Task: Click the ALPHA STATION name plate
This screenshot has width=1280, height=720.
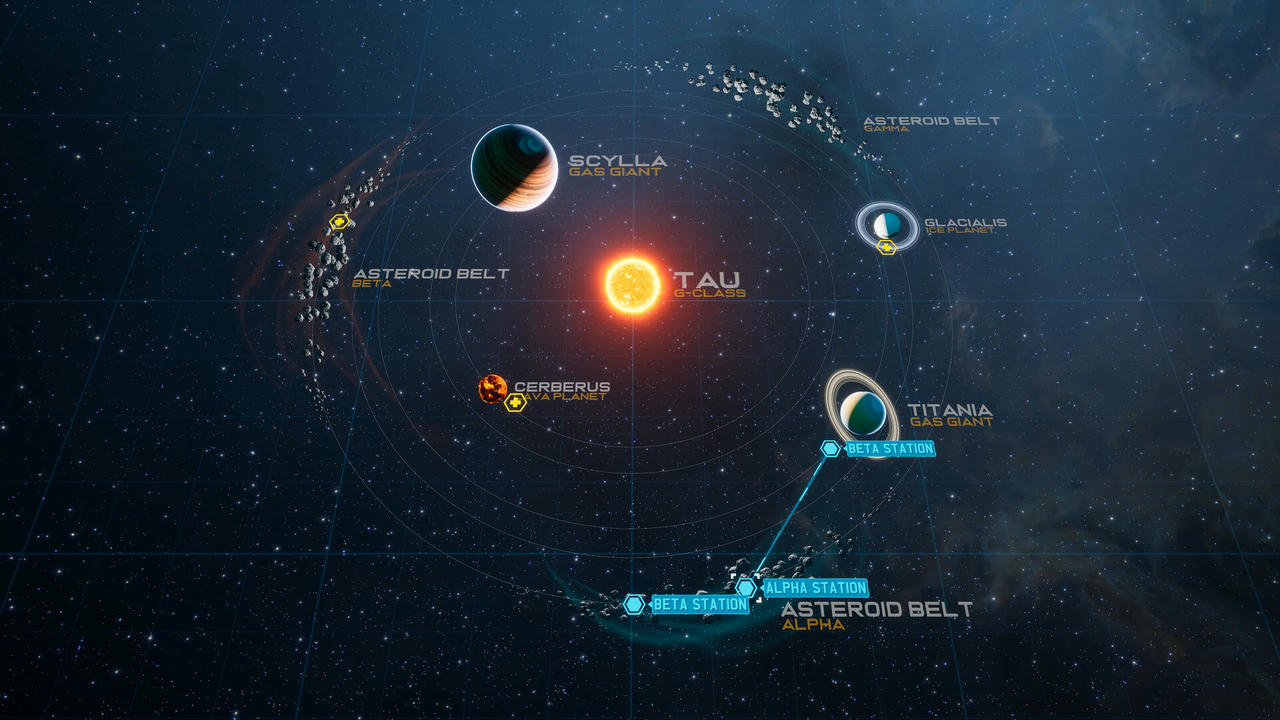Action: click(x=815, y=588)
